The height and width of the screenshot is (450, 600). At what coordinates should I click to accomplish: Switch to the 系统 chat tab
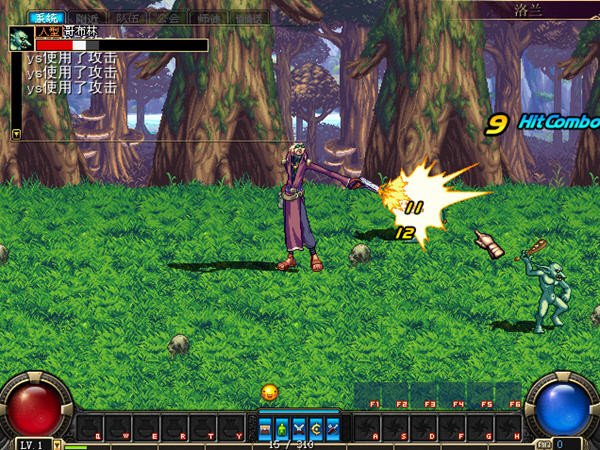tap(45, 17)
